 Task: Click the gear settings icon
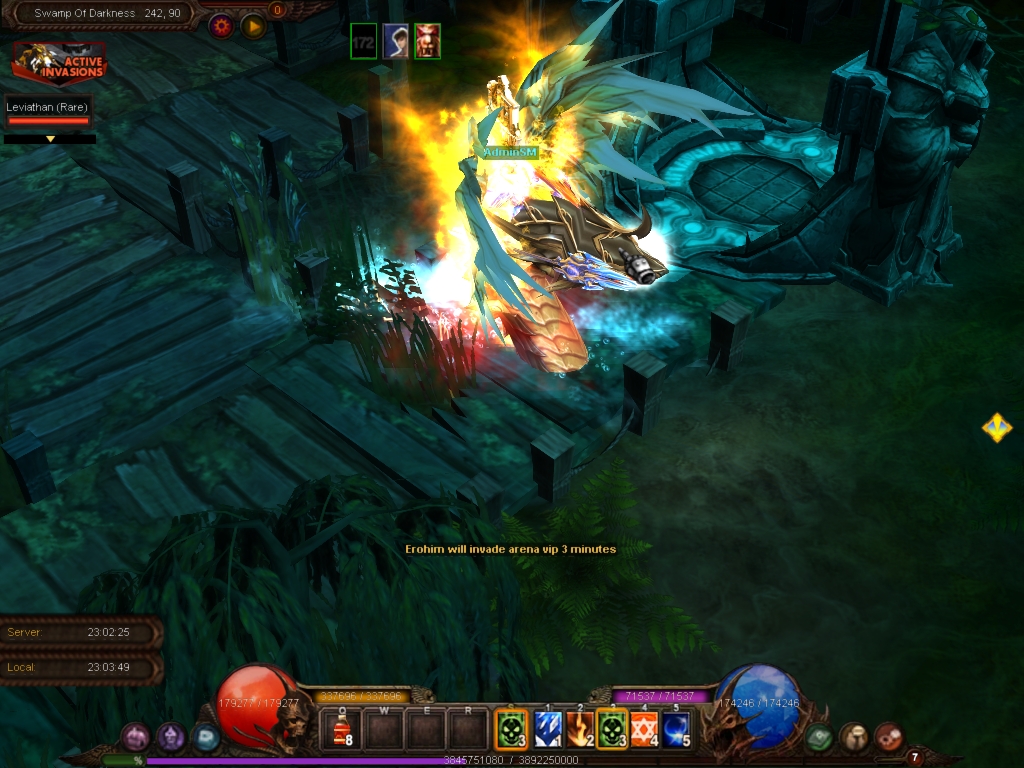(x=221, y=26)
